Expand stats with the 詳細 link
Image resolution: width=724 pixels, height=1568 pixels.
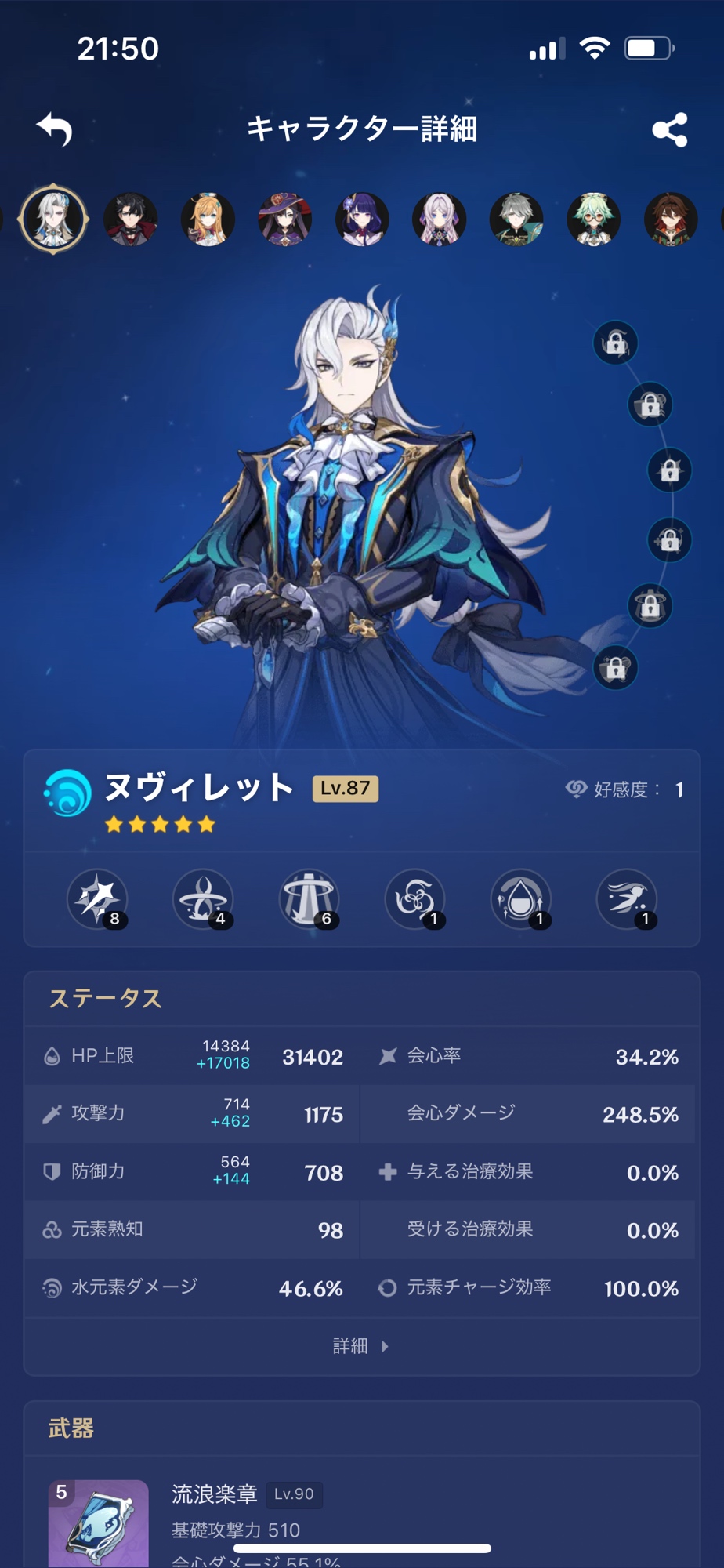(x=360, y=1346)
